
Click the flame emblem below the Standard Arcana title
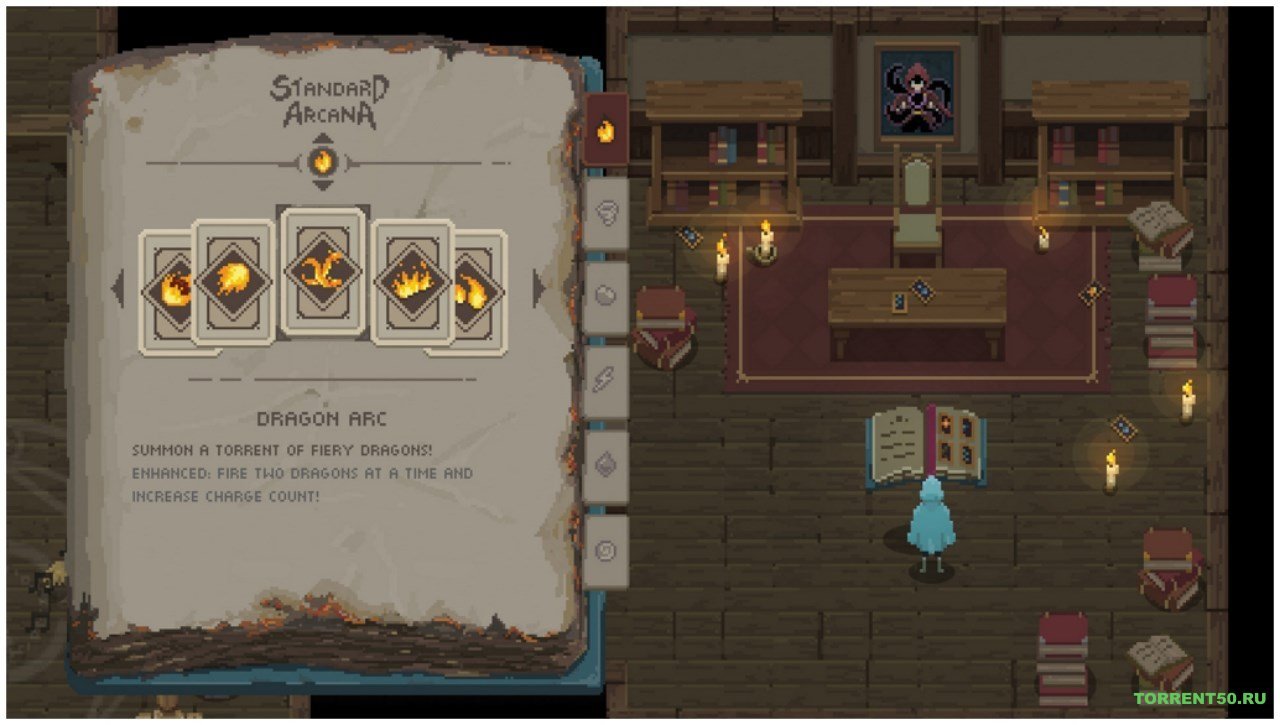pyautogui.click(x=323, y=160)
